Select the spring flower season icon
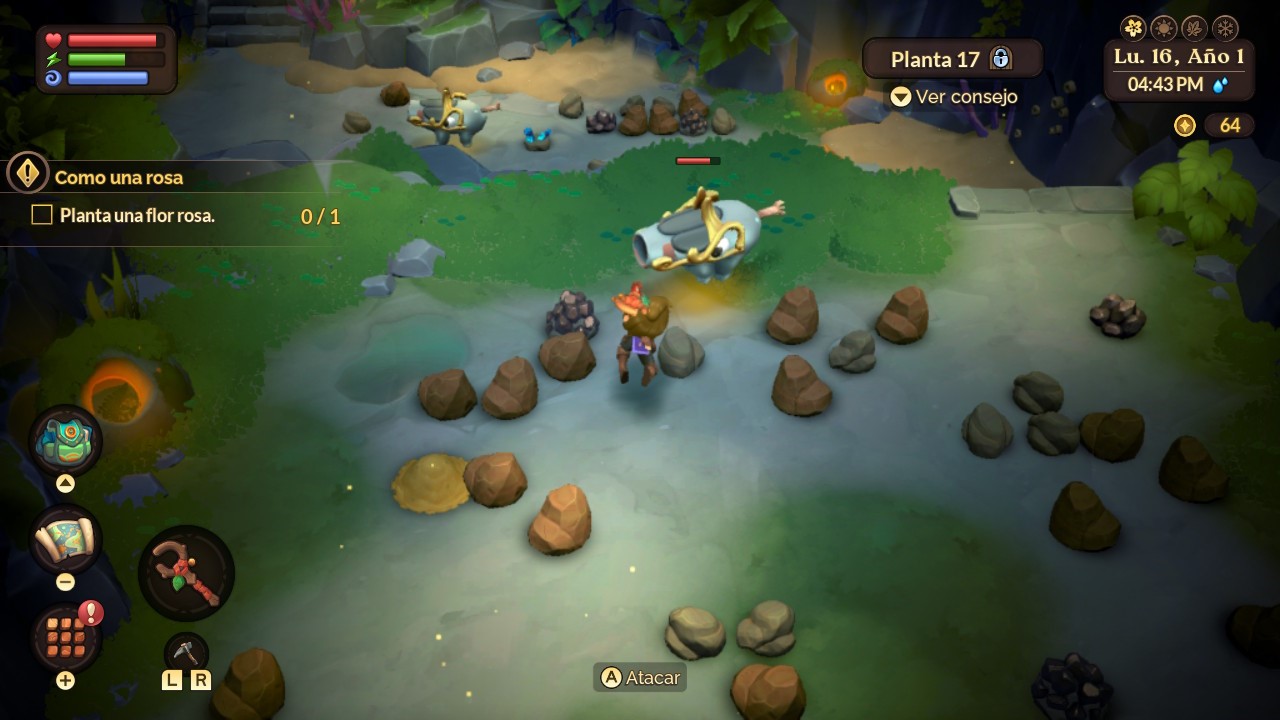 [x=1133, y=27]
